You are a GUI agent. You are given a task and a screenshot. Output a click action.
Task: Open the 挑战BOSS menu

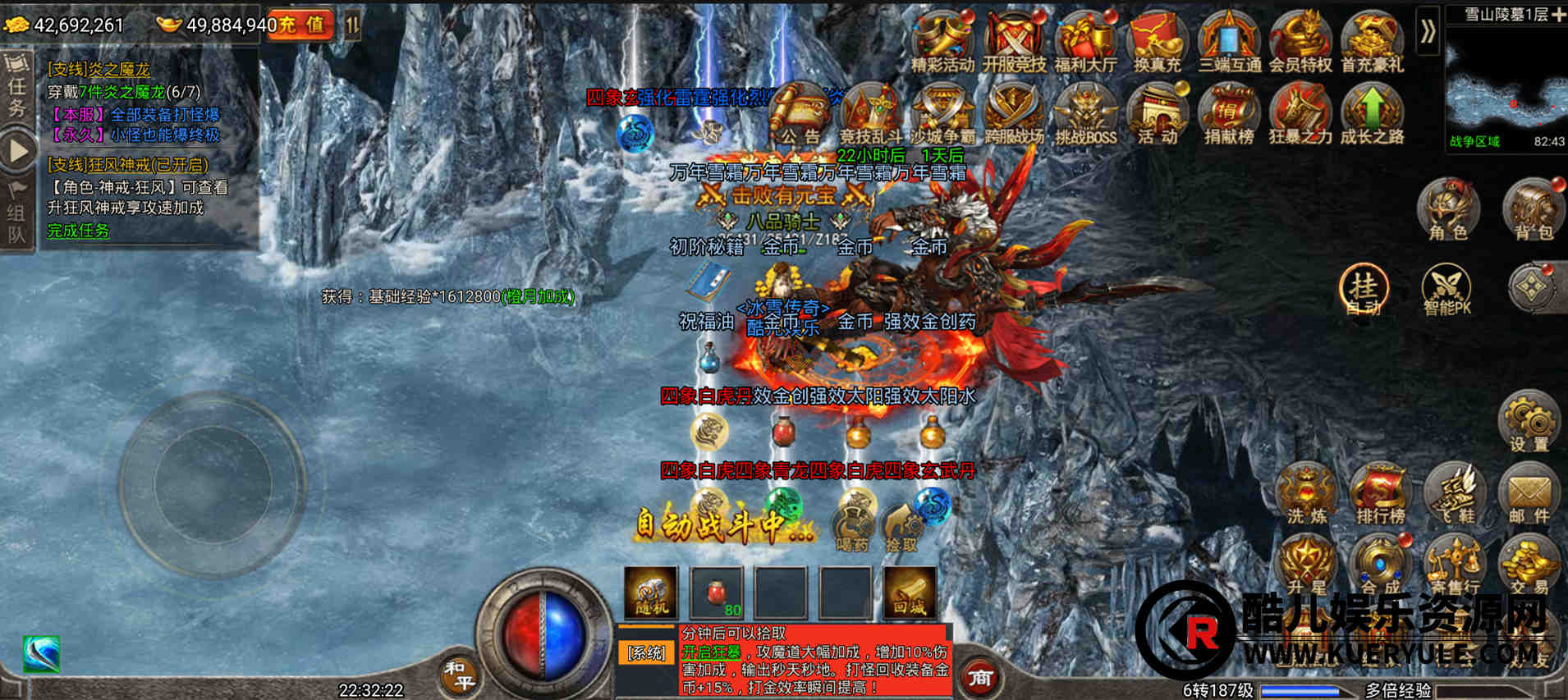[1085, 115]
